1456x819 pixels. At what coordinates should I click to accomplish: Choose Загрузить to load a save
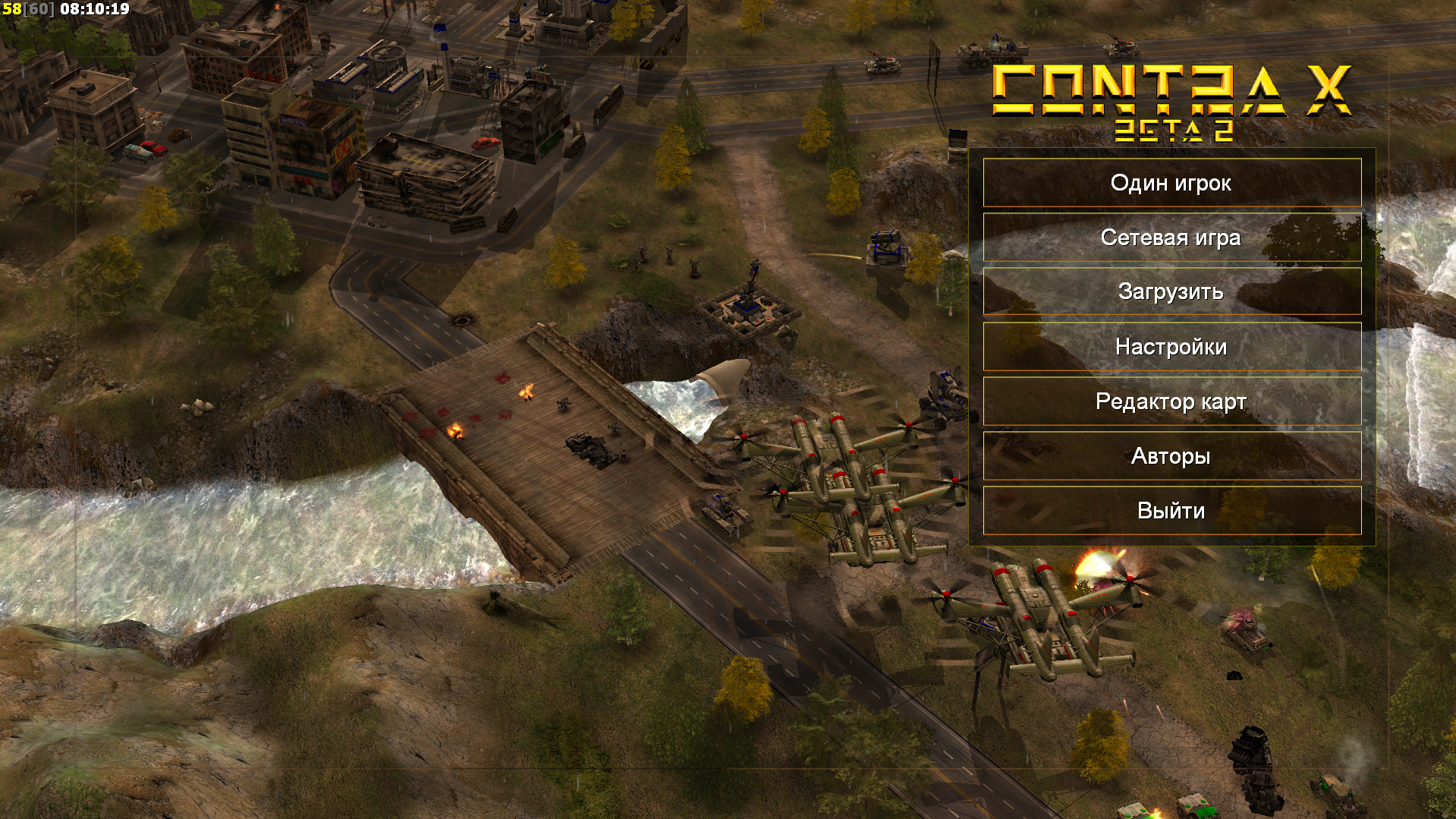click(x=1171, y=292)
